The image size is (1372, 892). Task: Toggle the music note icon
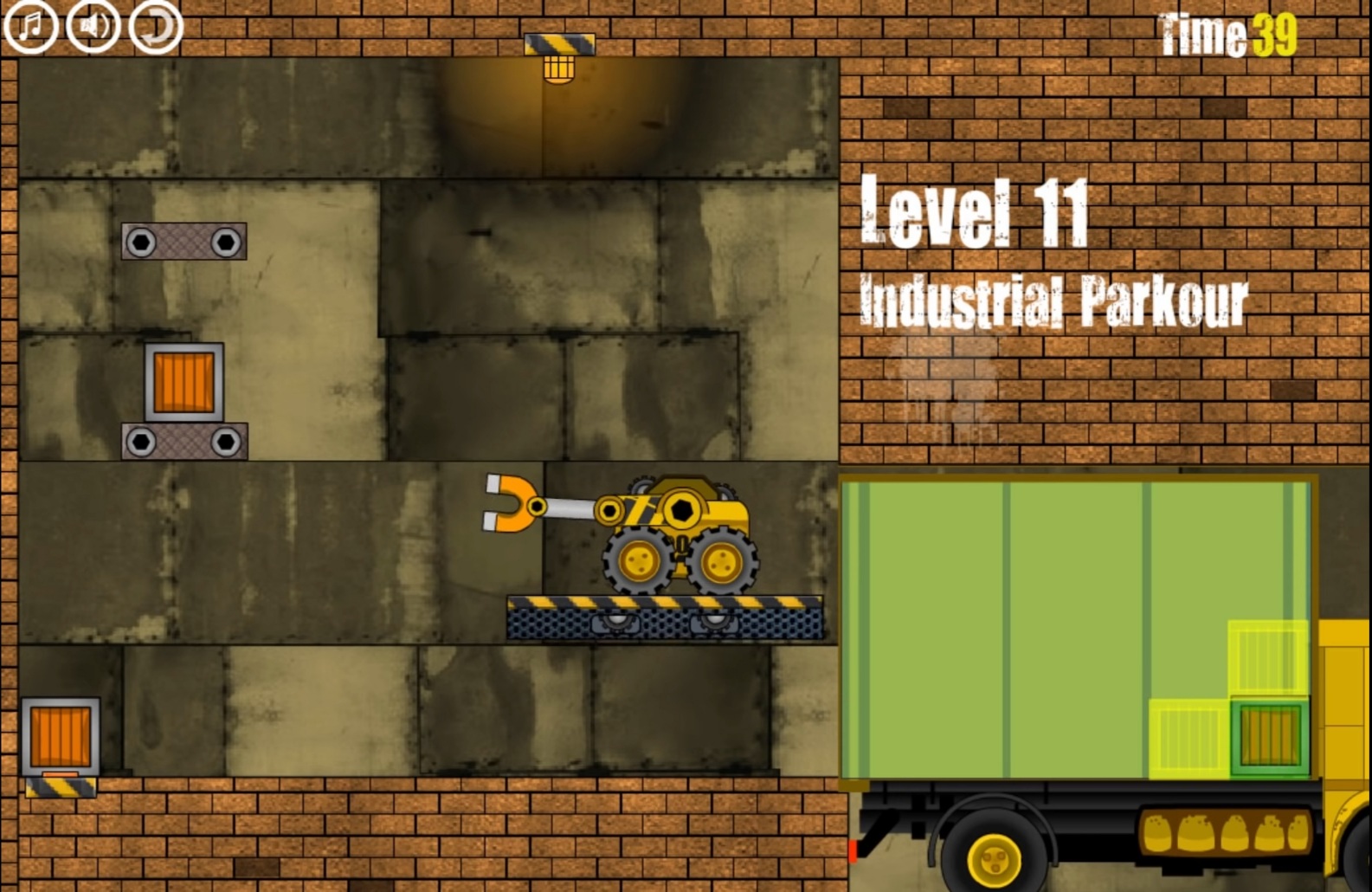pos(31,26)
